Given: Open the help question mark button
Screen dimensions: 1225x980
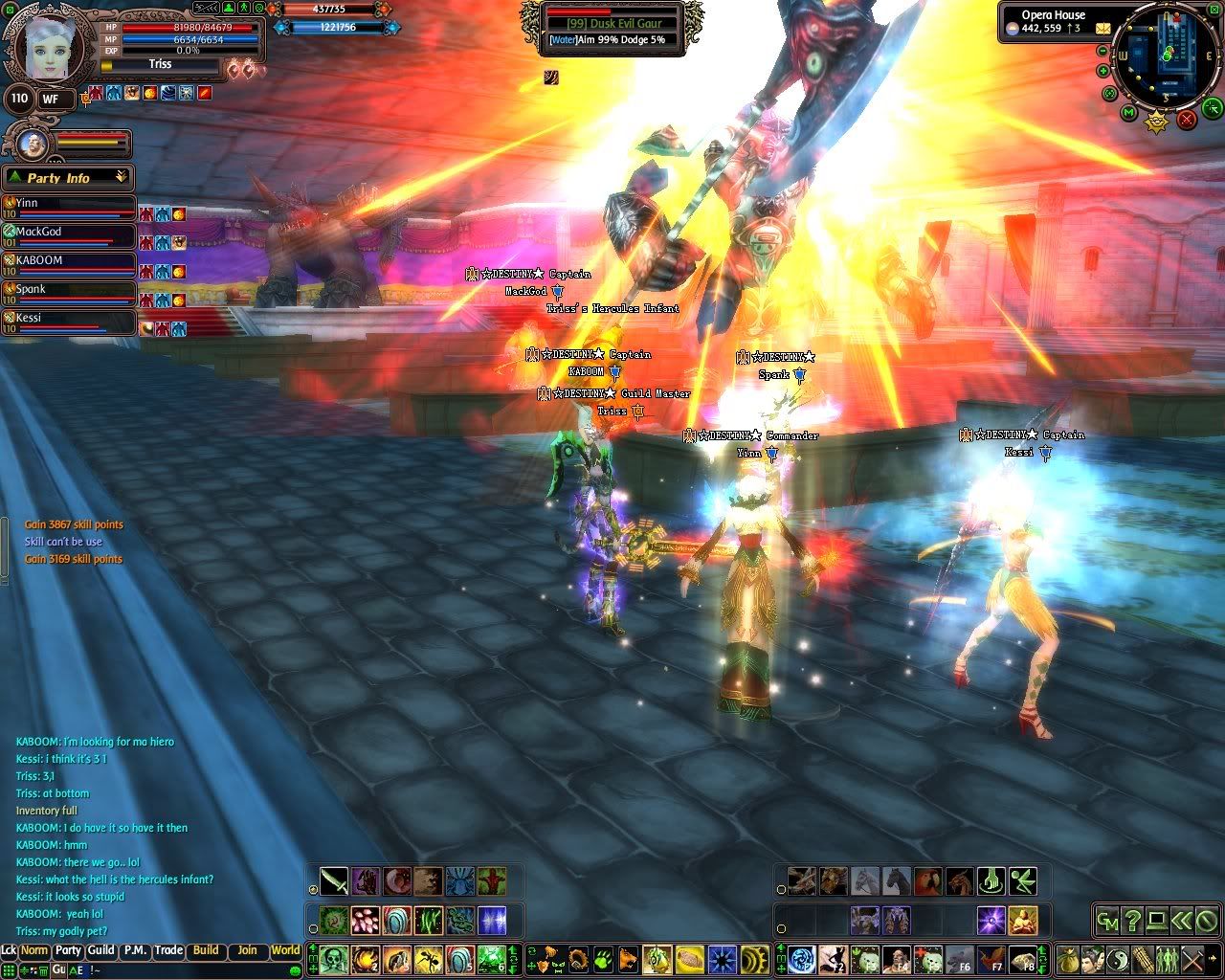Looking at the screenshot, I should (x=1132, y=921).
